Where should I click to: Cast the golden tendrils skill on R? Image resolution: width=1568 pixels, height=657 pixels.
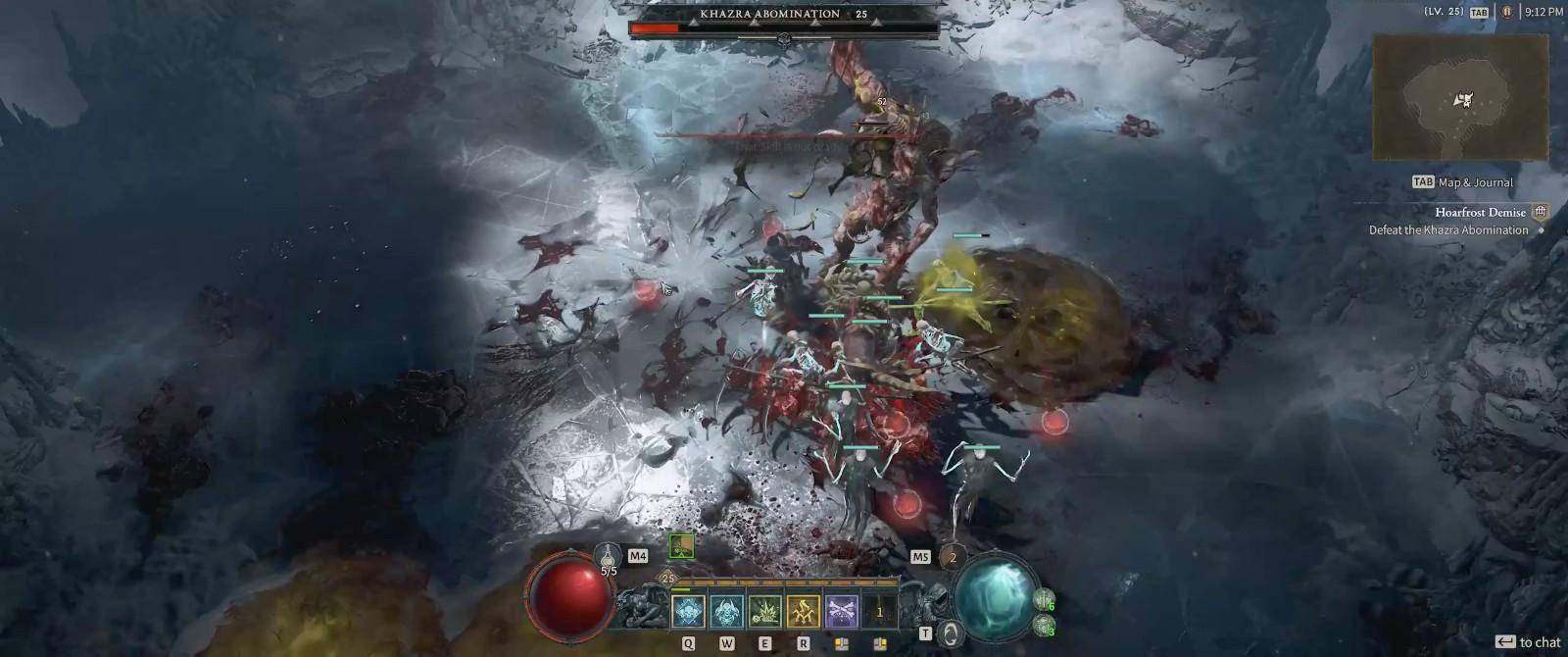pos(804,611)
